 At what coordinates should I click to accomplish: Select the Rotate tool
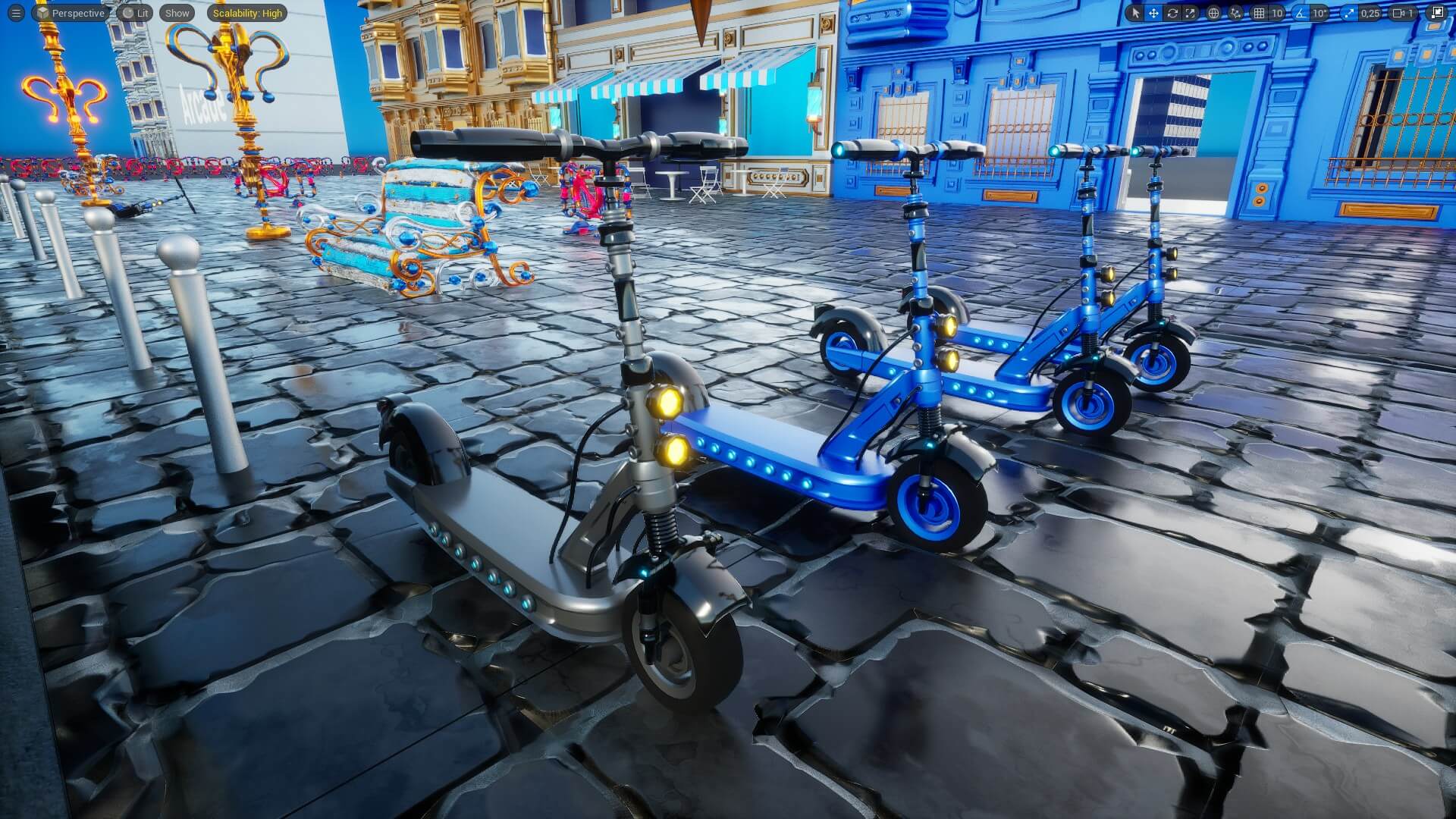click(x=1172, y=12)
